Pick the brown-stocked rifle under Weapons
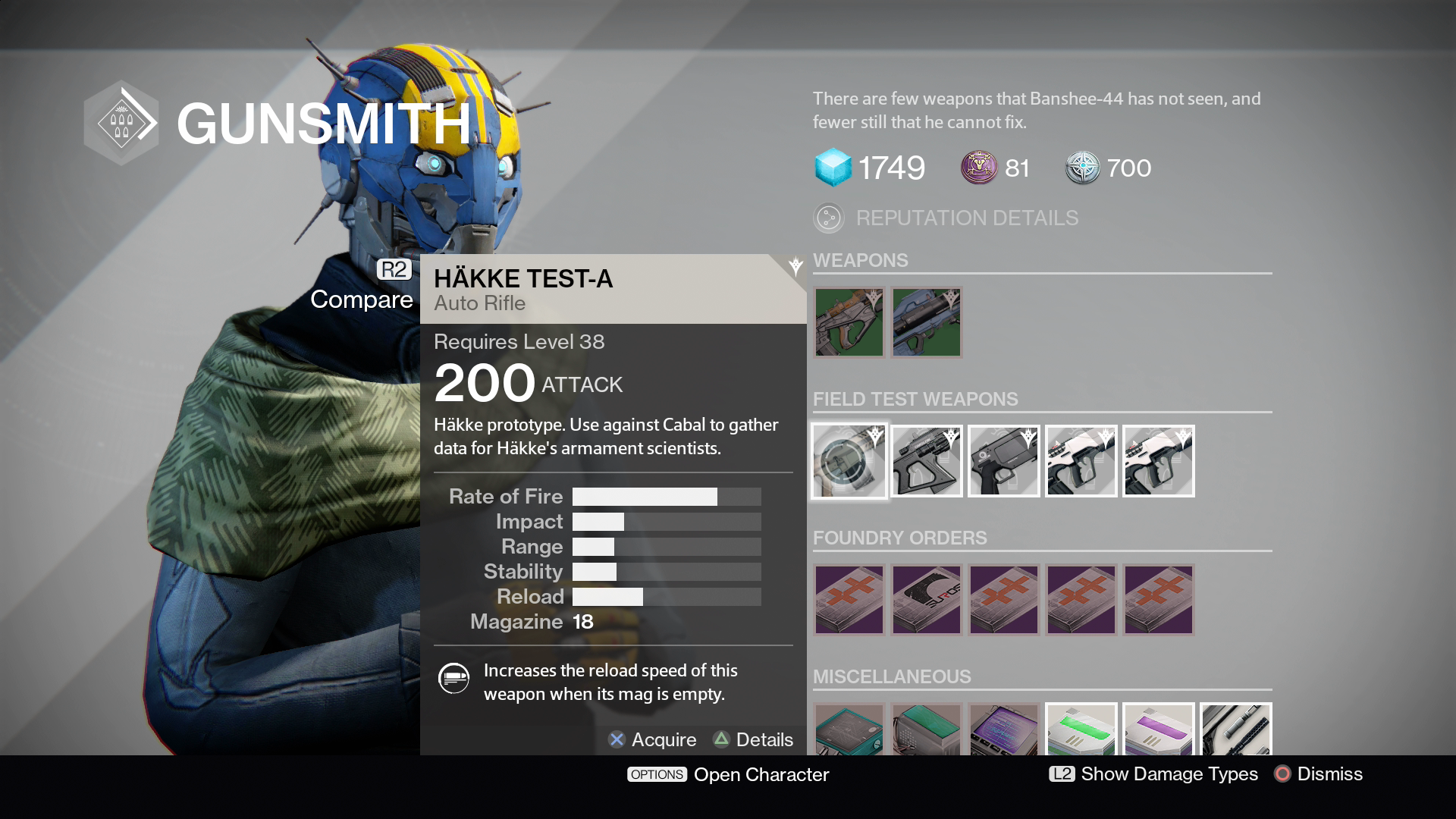The height and width of the screenshot is (819, 1456). pos(849,322)
